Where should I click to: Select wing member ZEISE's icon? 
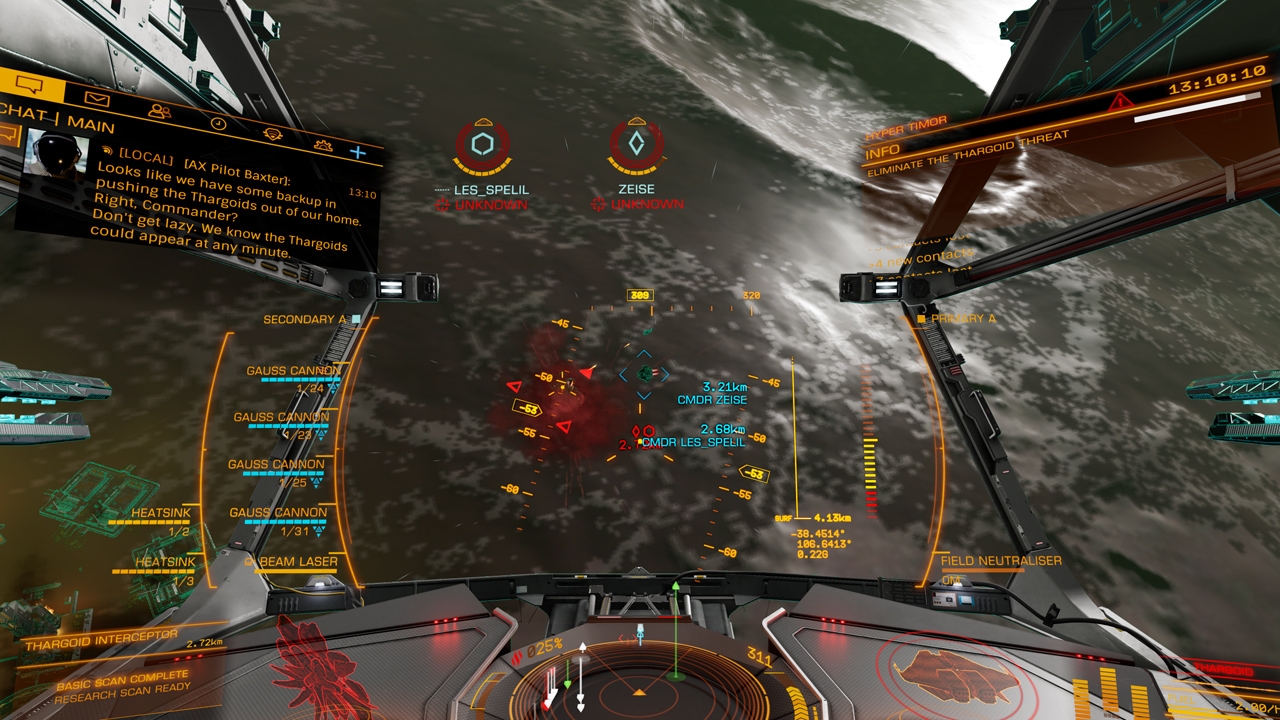[636, 145]
